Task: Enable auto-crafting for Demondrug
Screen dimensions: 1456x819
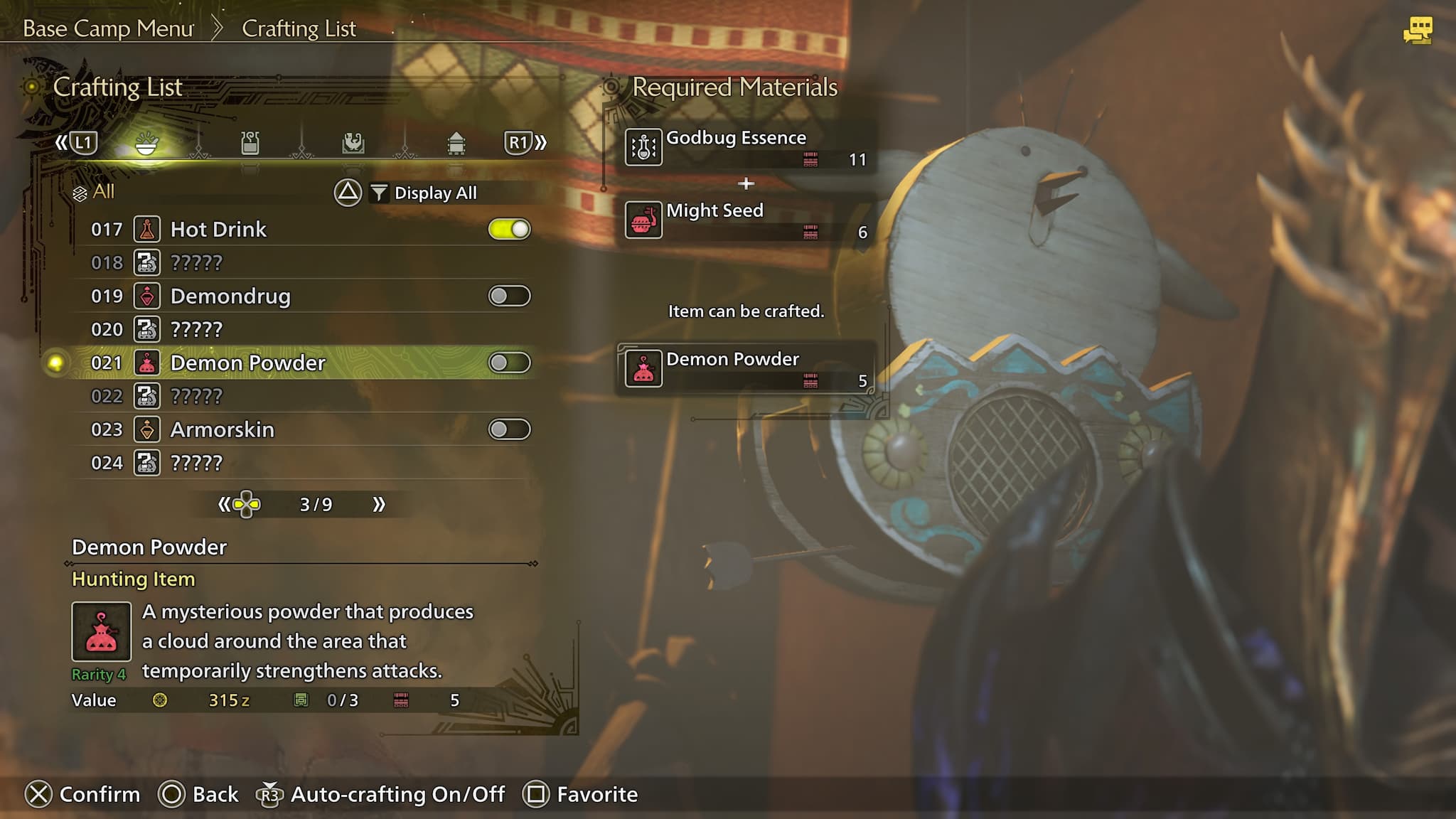Action: [x=510, y=296]
